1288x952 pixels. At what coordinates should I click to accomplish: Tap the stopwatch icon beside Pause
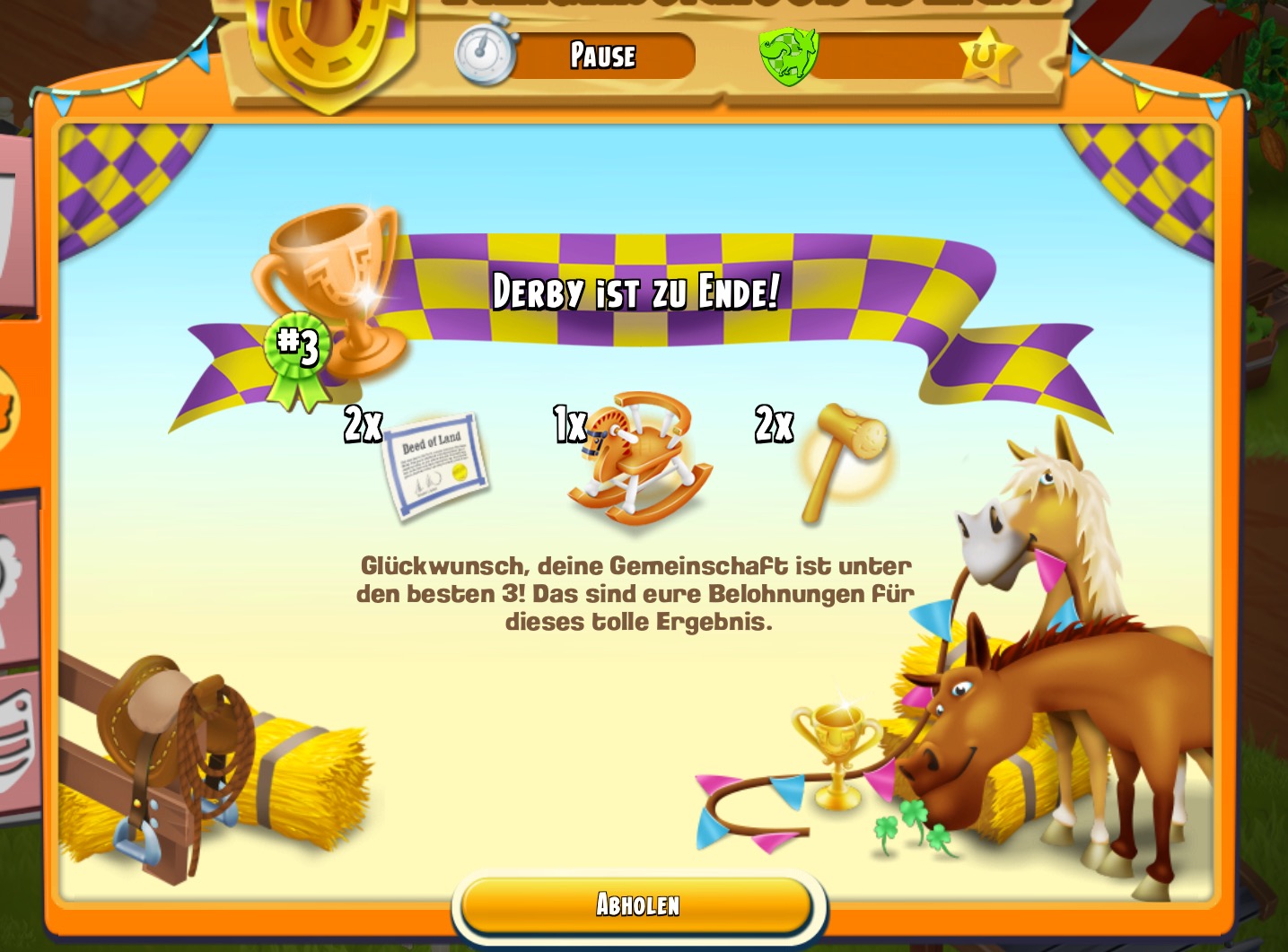[x=486, y=53]
